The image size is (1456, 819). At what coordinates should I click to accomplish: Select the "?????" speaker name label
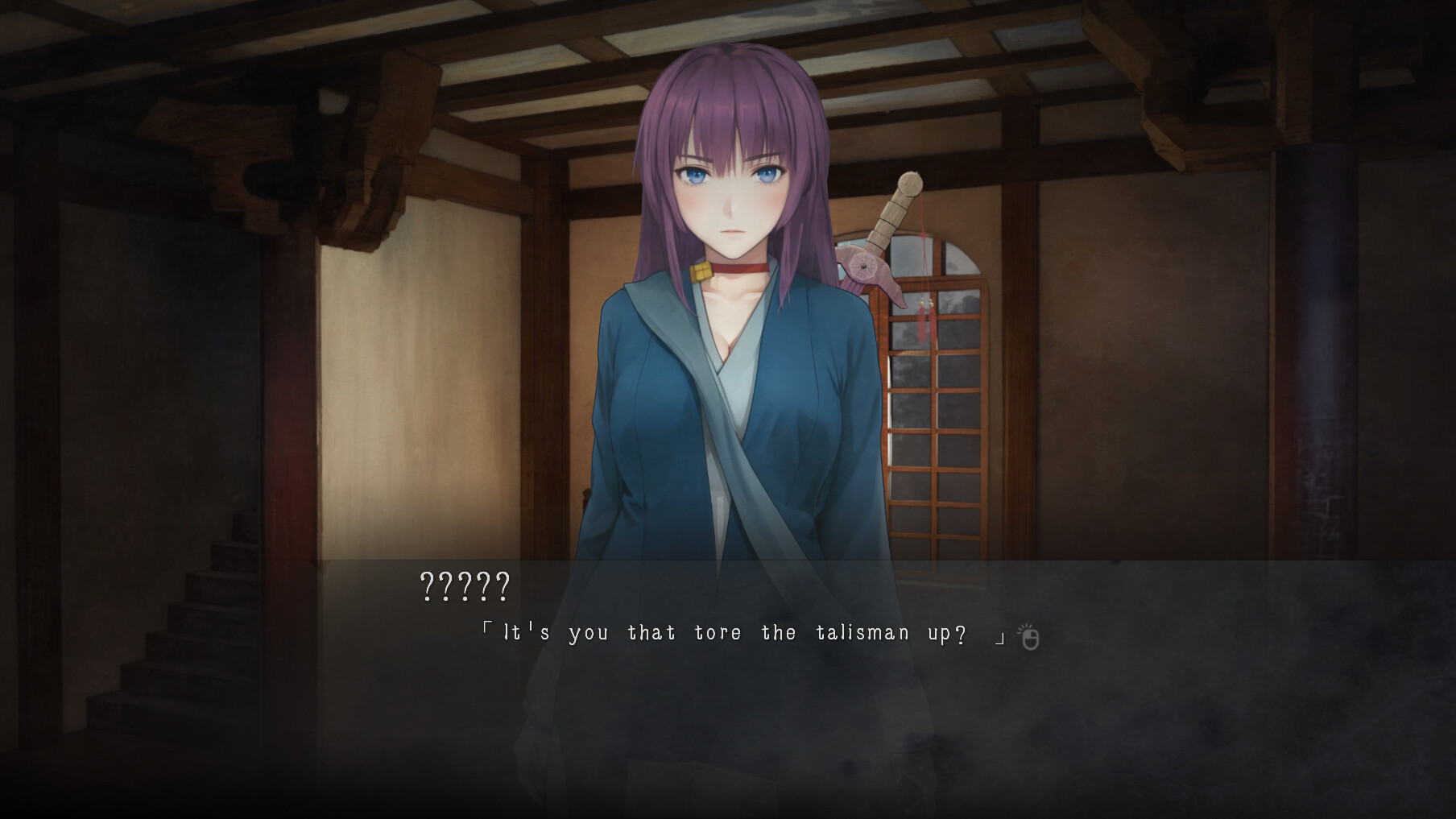point(463,588)
